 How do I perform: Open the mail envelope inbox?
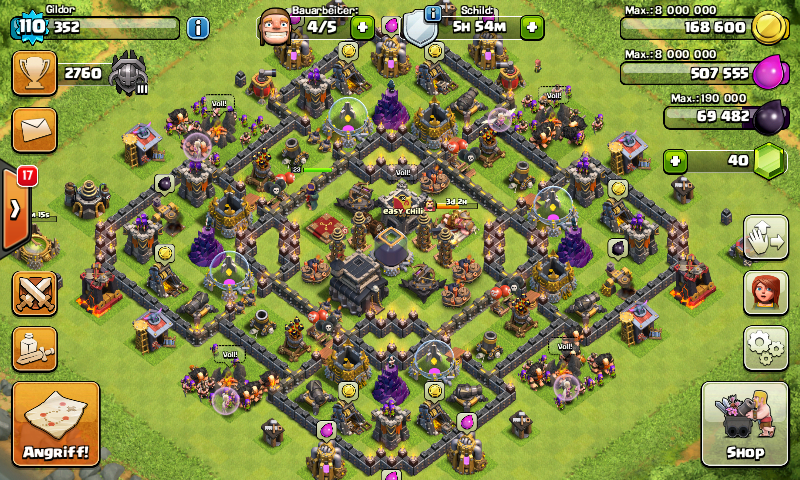(x=34, y=130)
